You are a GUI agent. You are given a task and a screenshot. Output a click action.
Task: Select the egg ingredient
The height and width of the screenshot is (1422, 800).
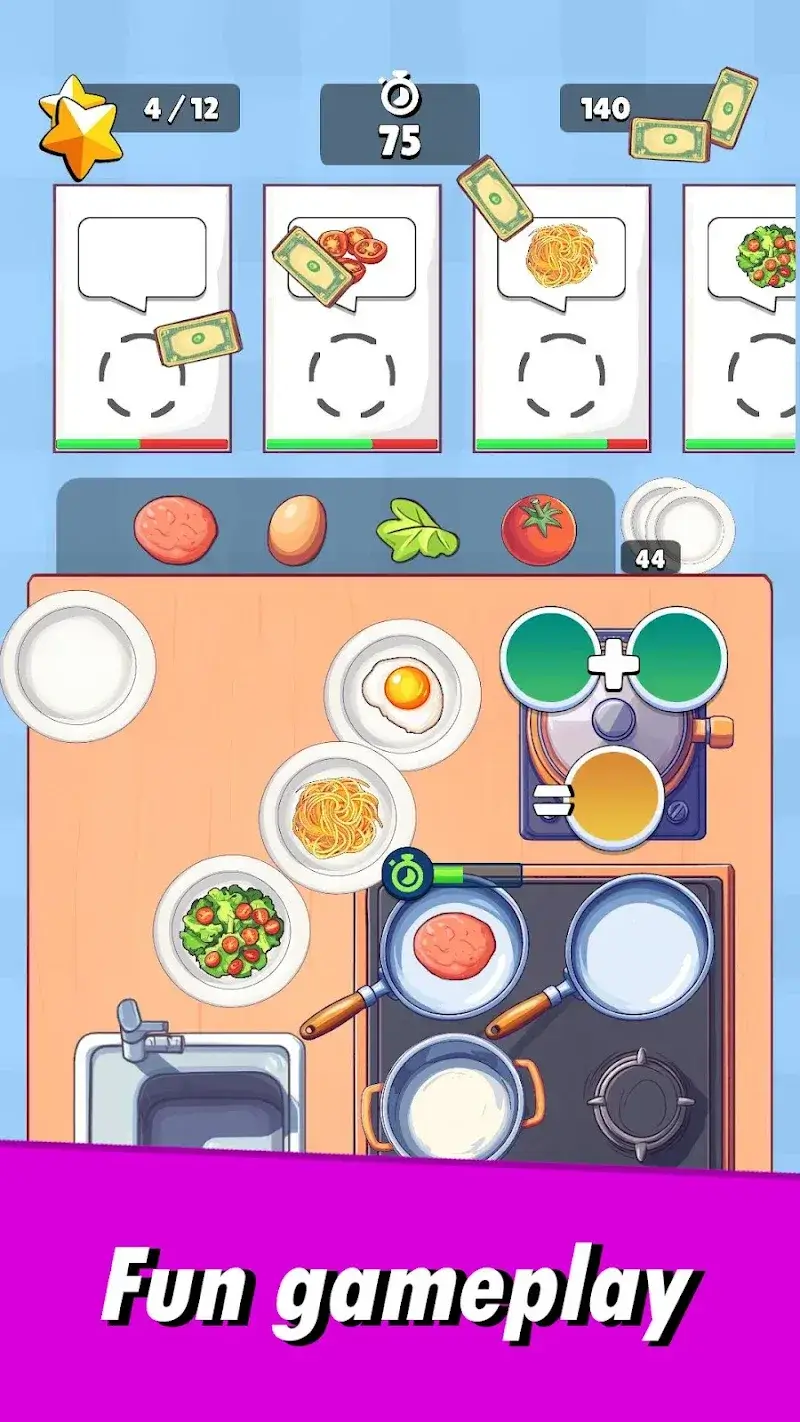click(297, 530)
